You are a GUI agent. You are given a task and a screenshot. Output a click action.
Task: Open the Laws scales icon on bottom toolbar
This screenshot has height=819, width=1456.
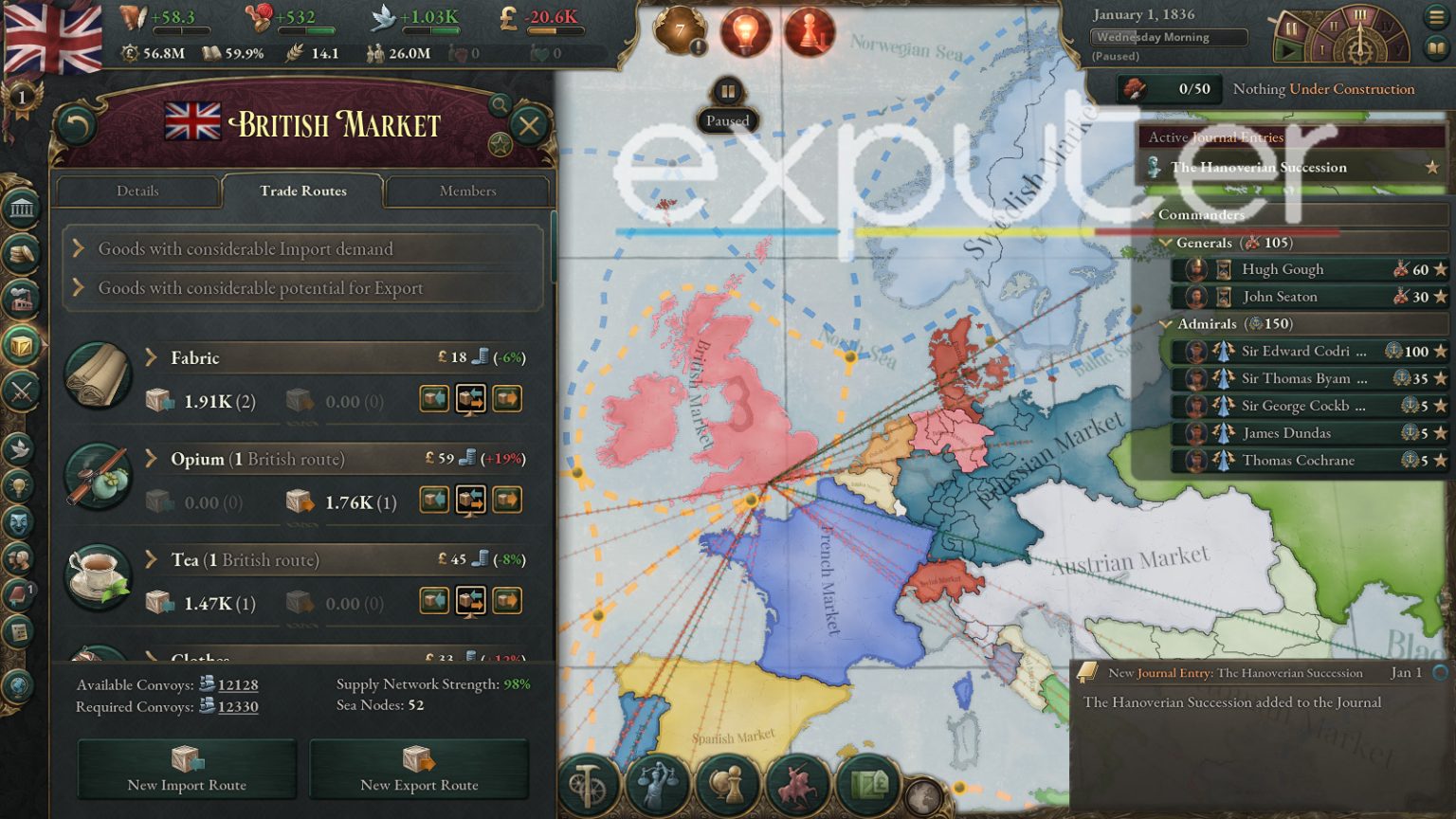click(658, 785)
